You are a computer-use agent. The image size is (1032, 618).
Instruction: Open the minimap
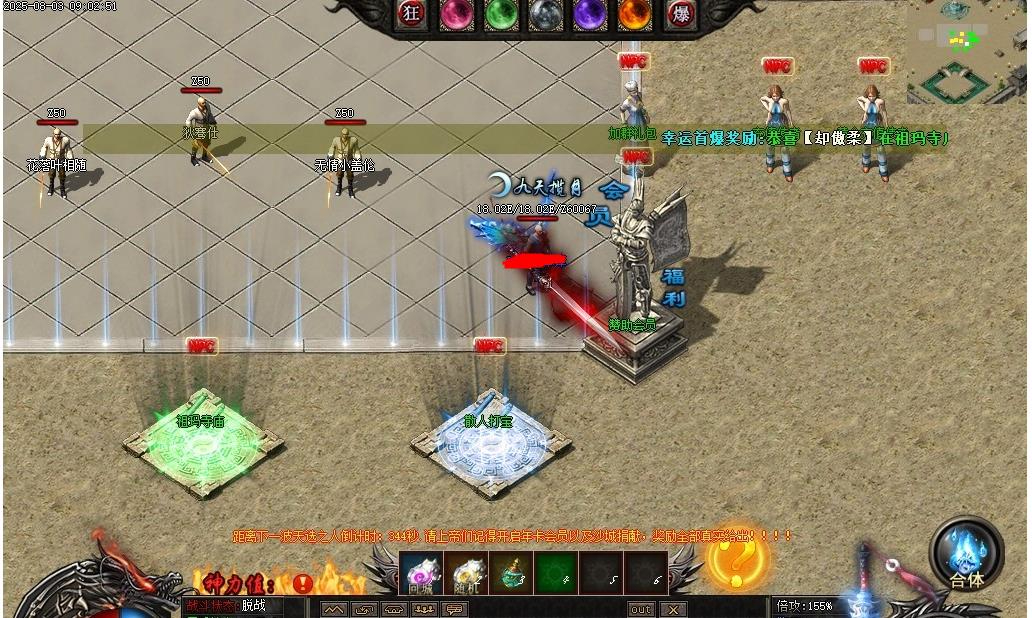coord(966,52)
